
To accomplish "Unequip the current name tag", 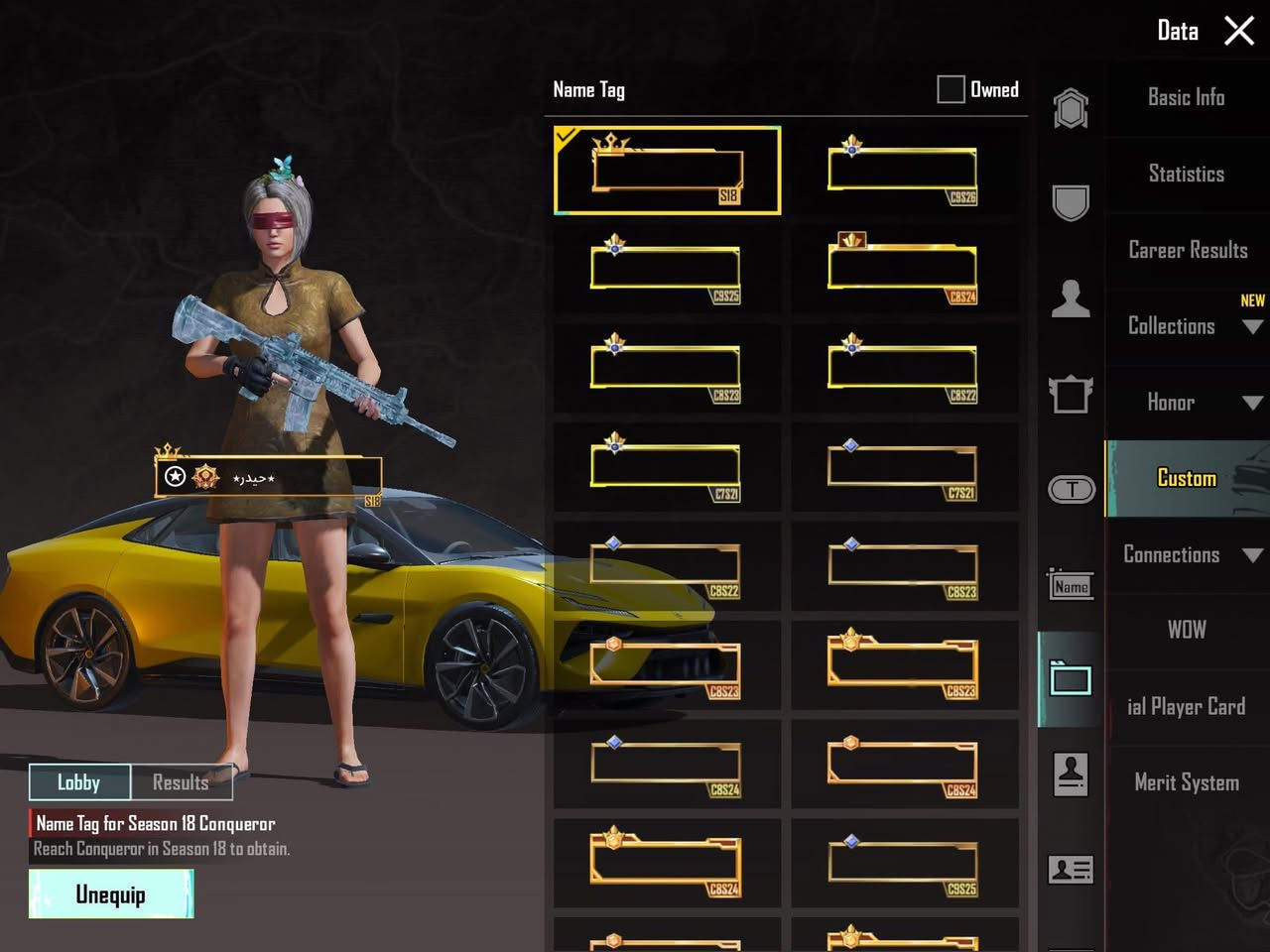I will (x=111, y=894).
